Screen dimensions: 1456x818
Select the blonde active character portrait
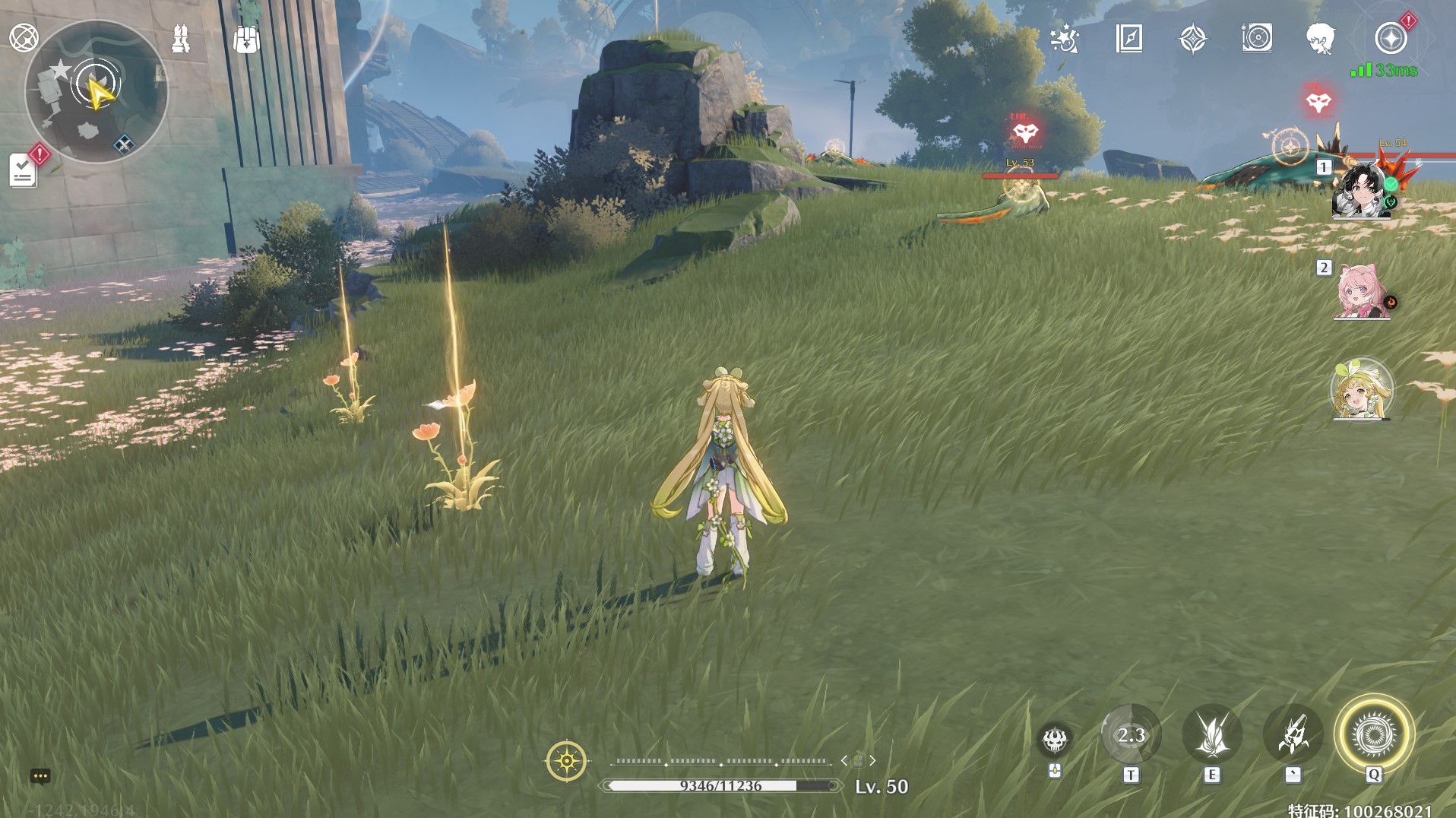1361,391
